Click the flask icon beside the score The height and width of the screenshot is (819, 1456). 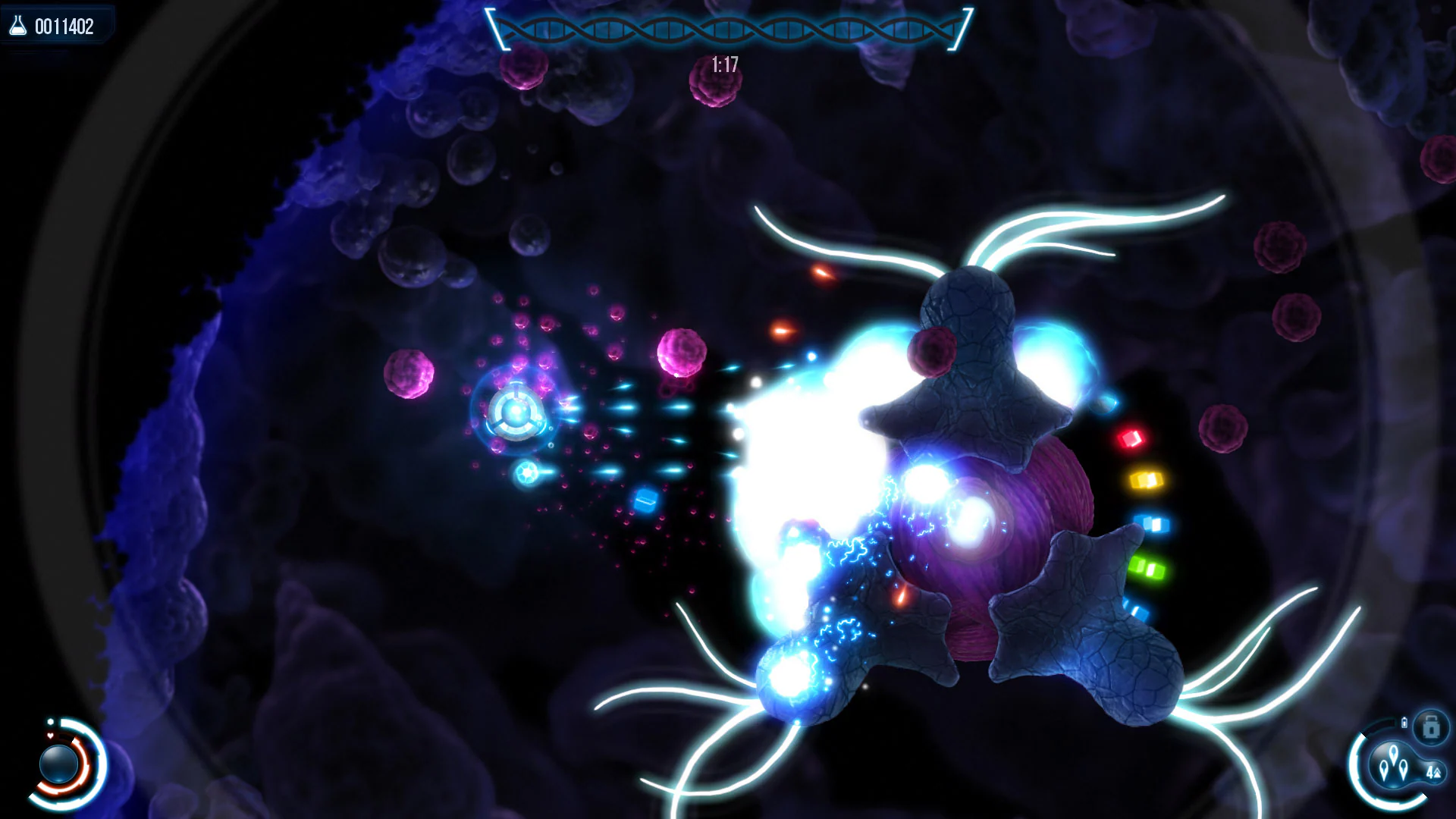pos(18,26)
